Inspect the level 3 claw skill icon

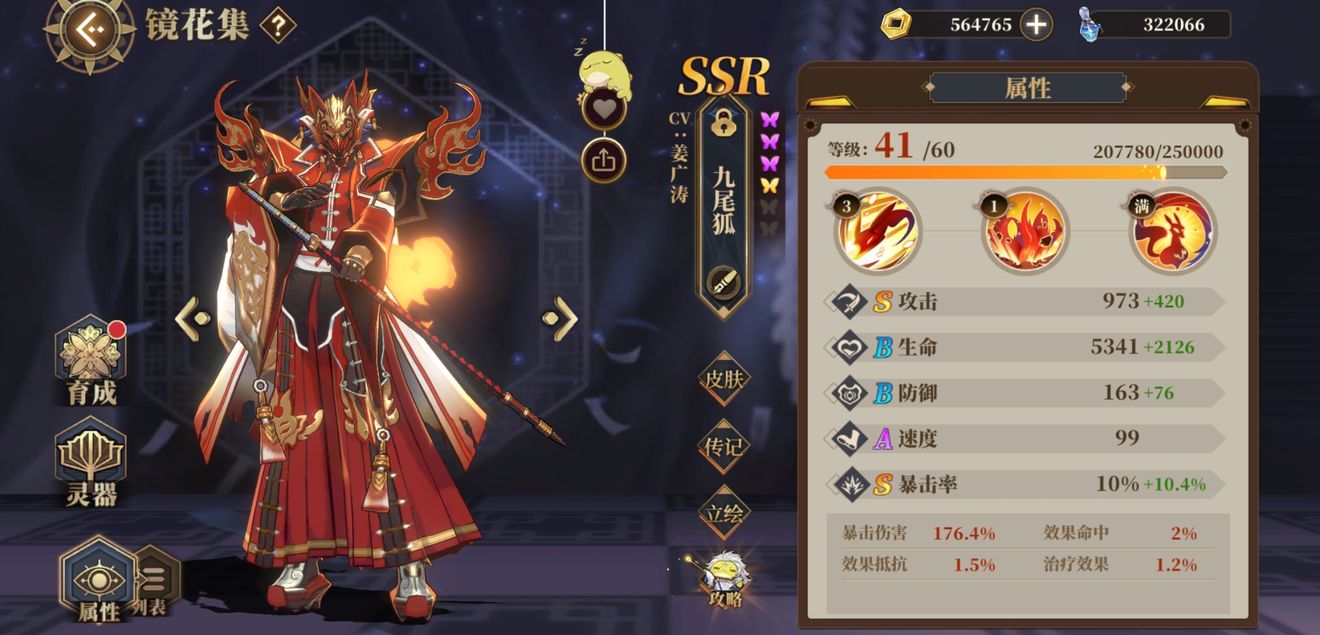click(878, 232)
